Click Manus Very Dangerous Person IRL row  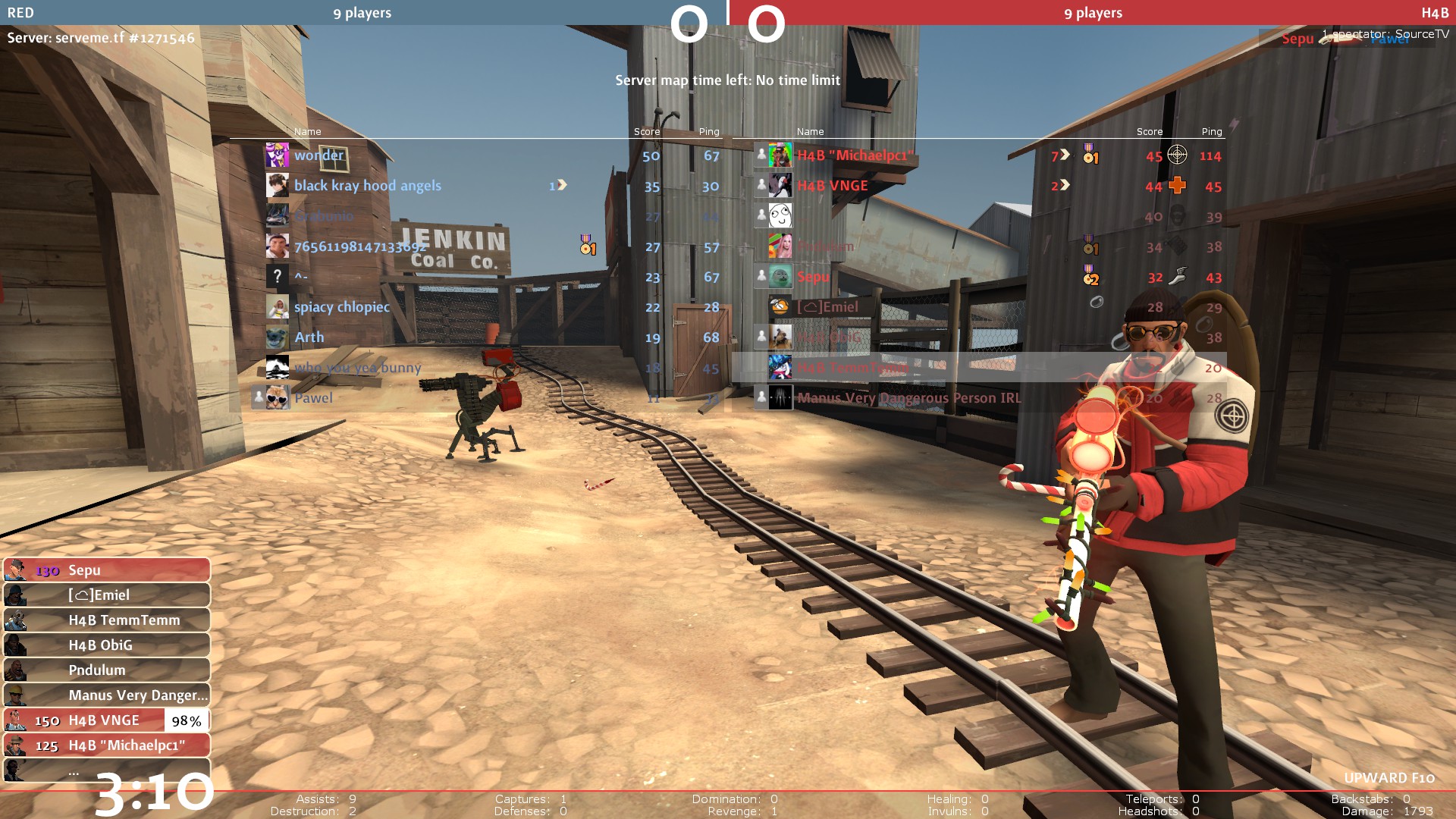tap(908, 398)
